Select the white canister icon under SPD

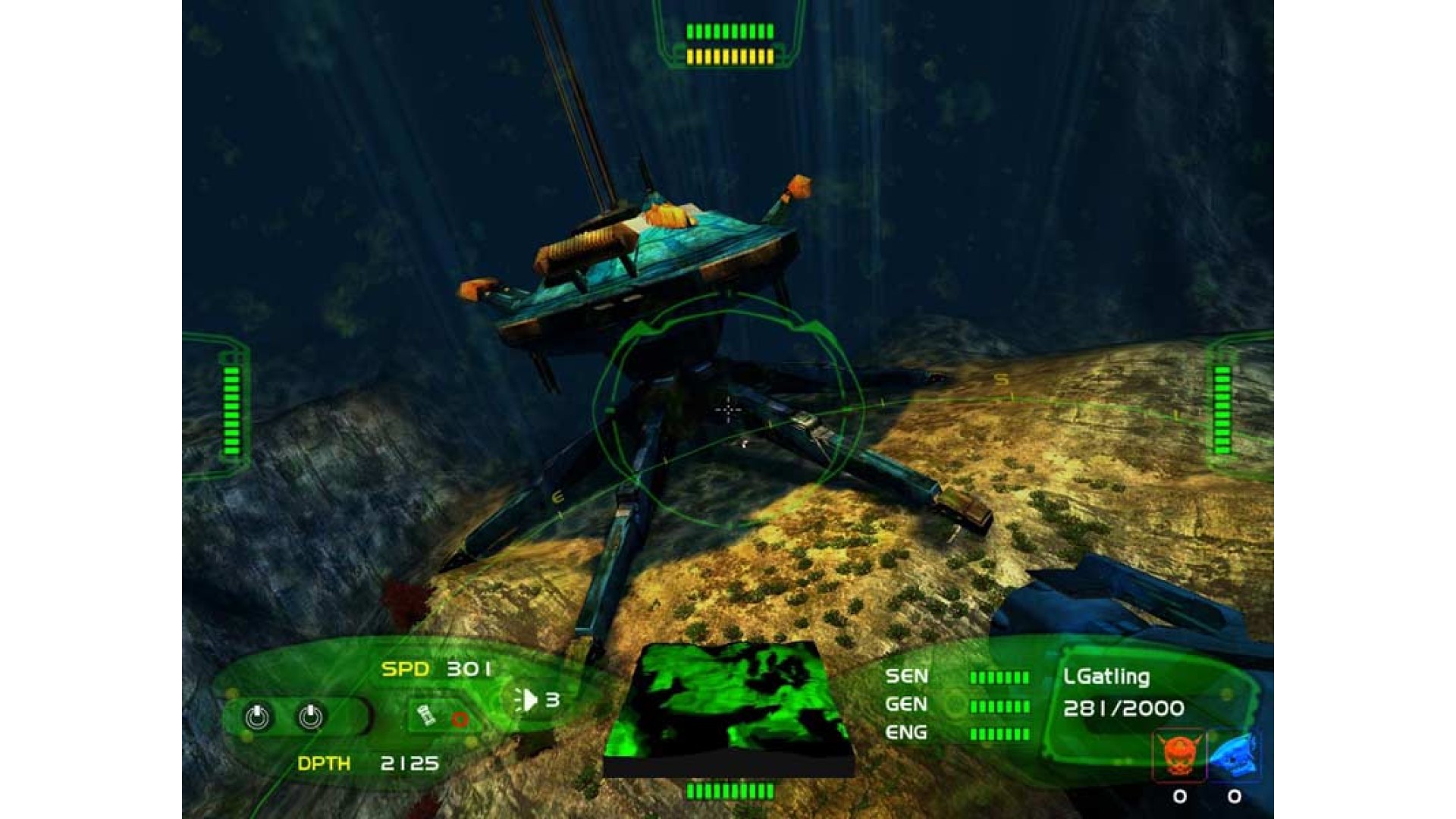426,715
